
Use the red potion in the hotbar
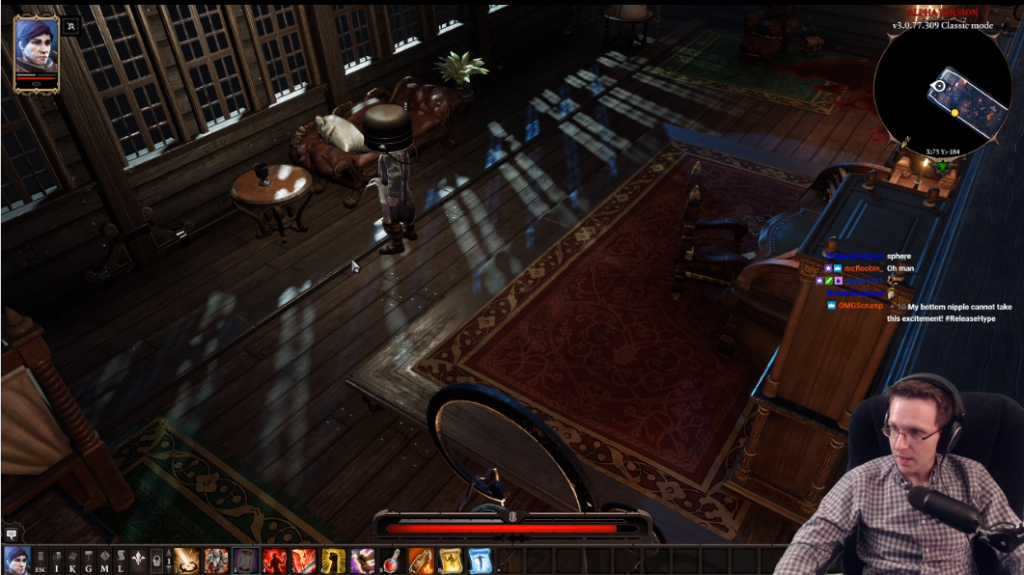click(x=392, y=561)
